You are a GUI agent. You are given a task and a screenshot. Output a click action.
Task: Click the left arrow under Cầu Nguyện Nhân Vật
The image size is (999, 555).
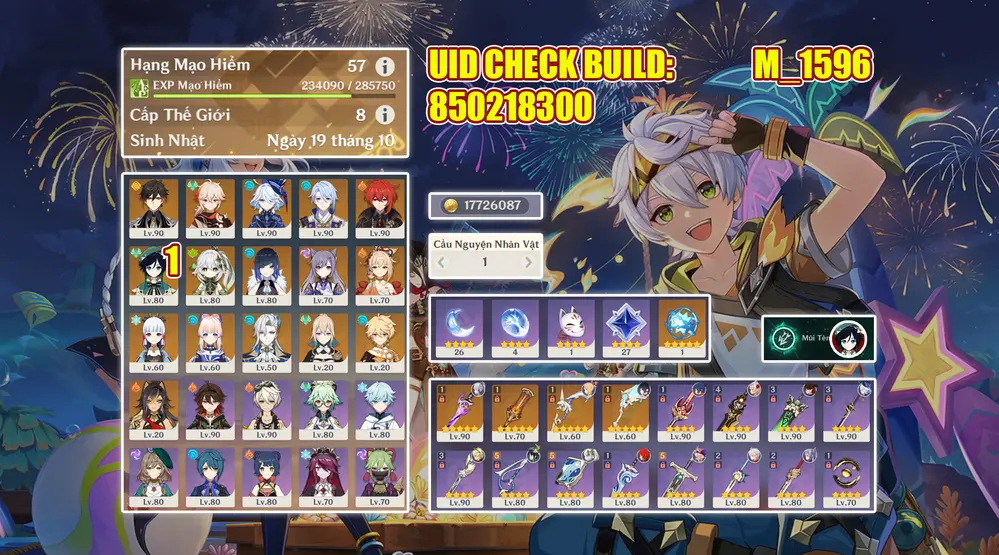pyautogui.click(x=443, y=262)
